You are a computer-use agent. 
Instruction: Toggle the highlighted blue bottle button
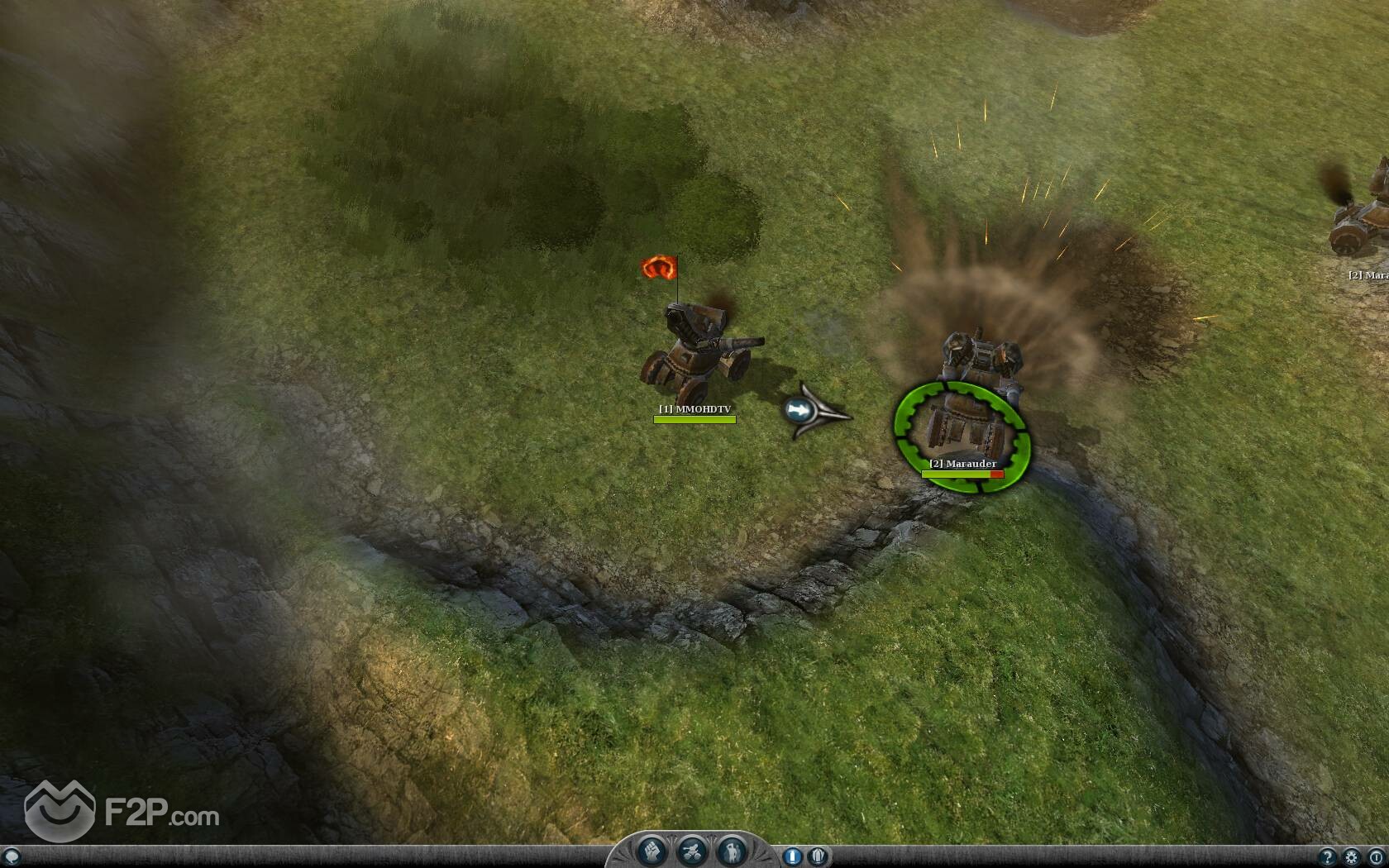[x=792, y=856]
